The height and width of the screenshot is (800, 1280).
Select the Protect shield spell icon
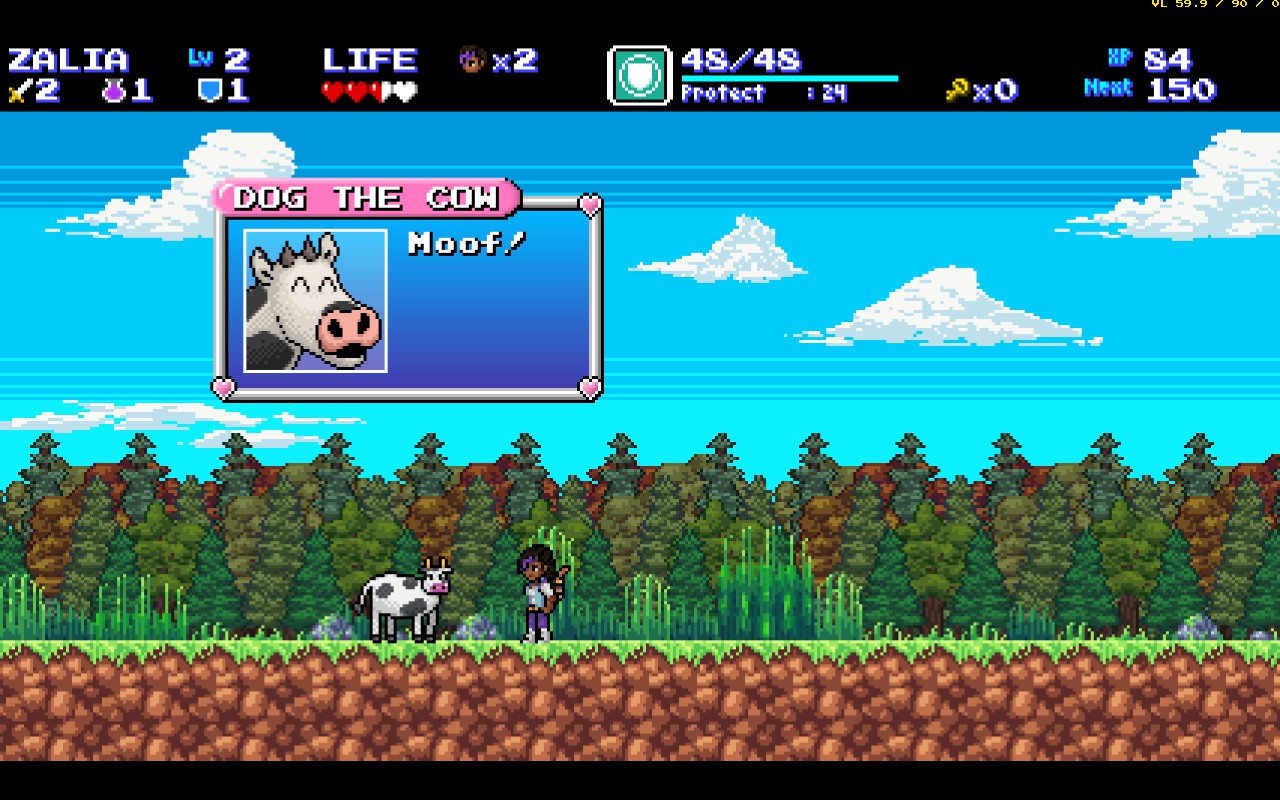639,75
